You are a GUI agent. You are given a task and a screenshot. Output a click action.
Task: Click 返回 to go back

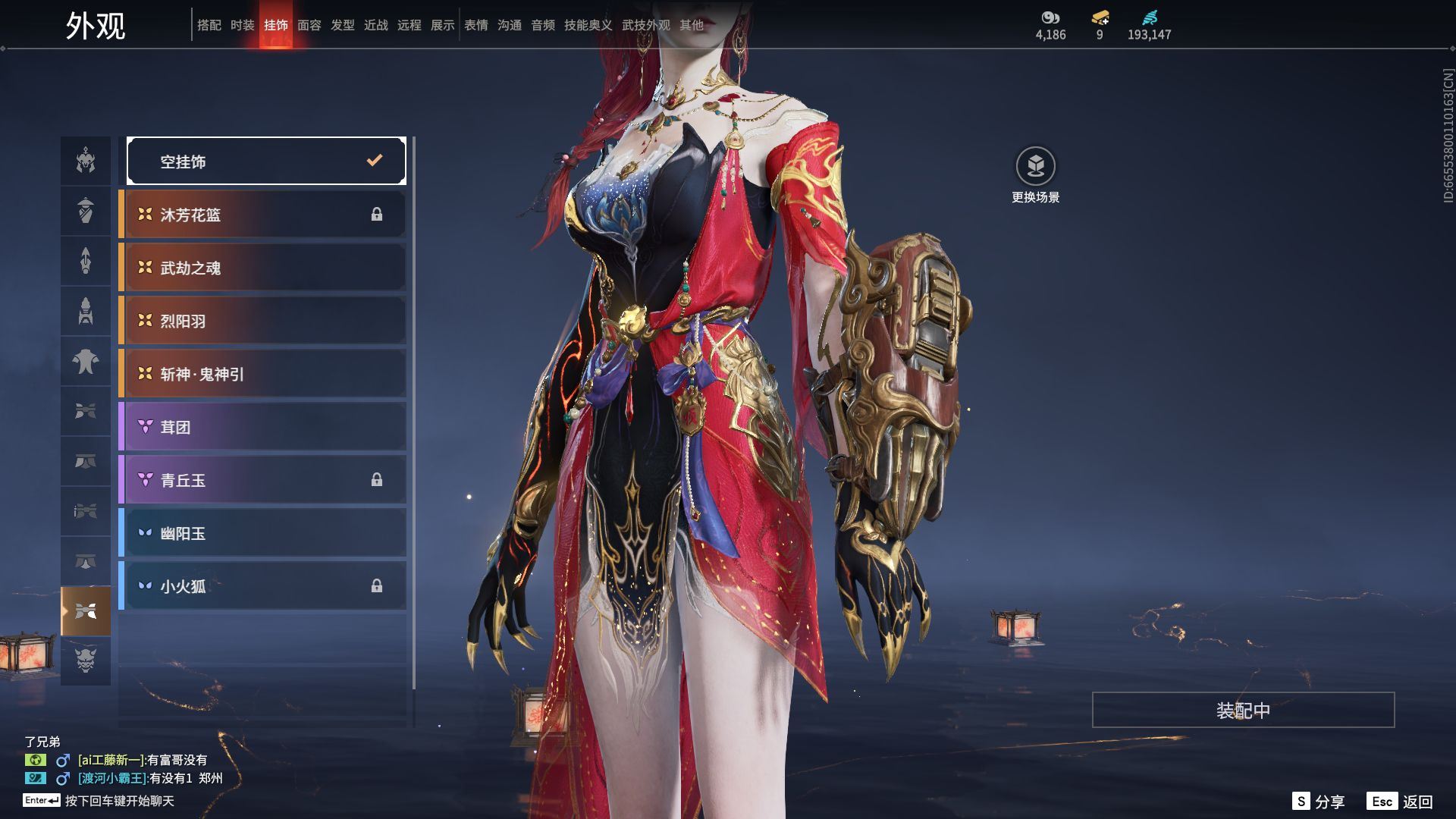(1400, 802)
